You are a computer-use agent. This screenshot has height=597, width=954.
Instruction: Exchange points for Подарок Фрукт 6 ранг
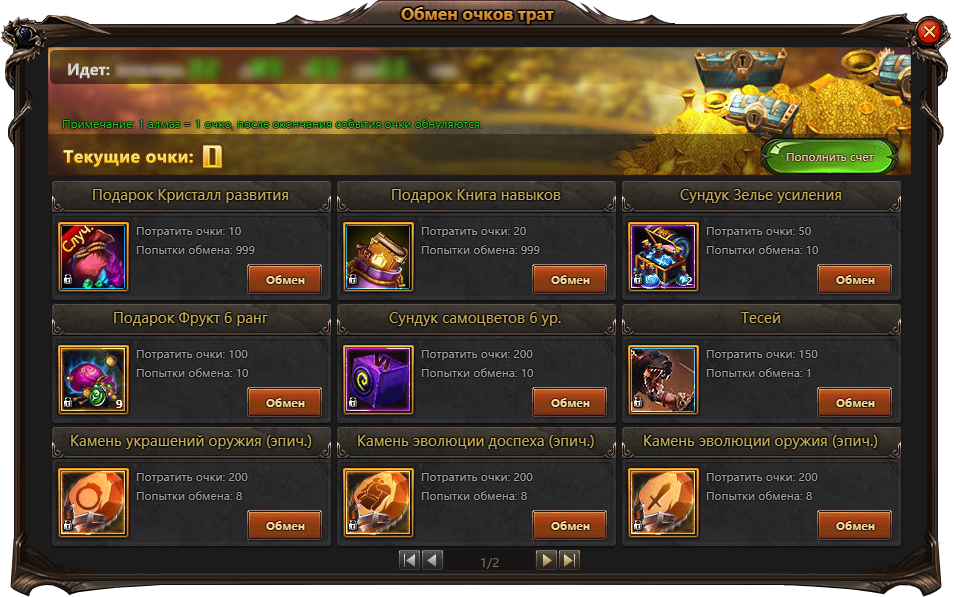285,403
